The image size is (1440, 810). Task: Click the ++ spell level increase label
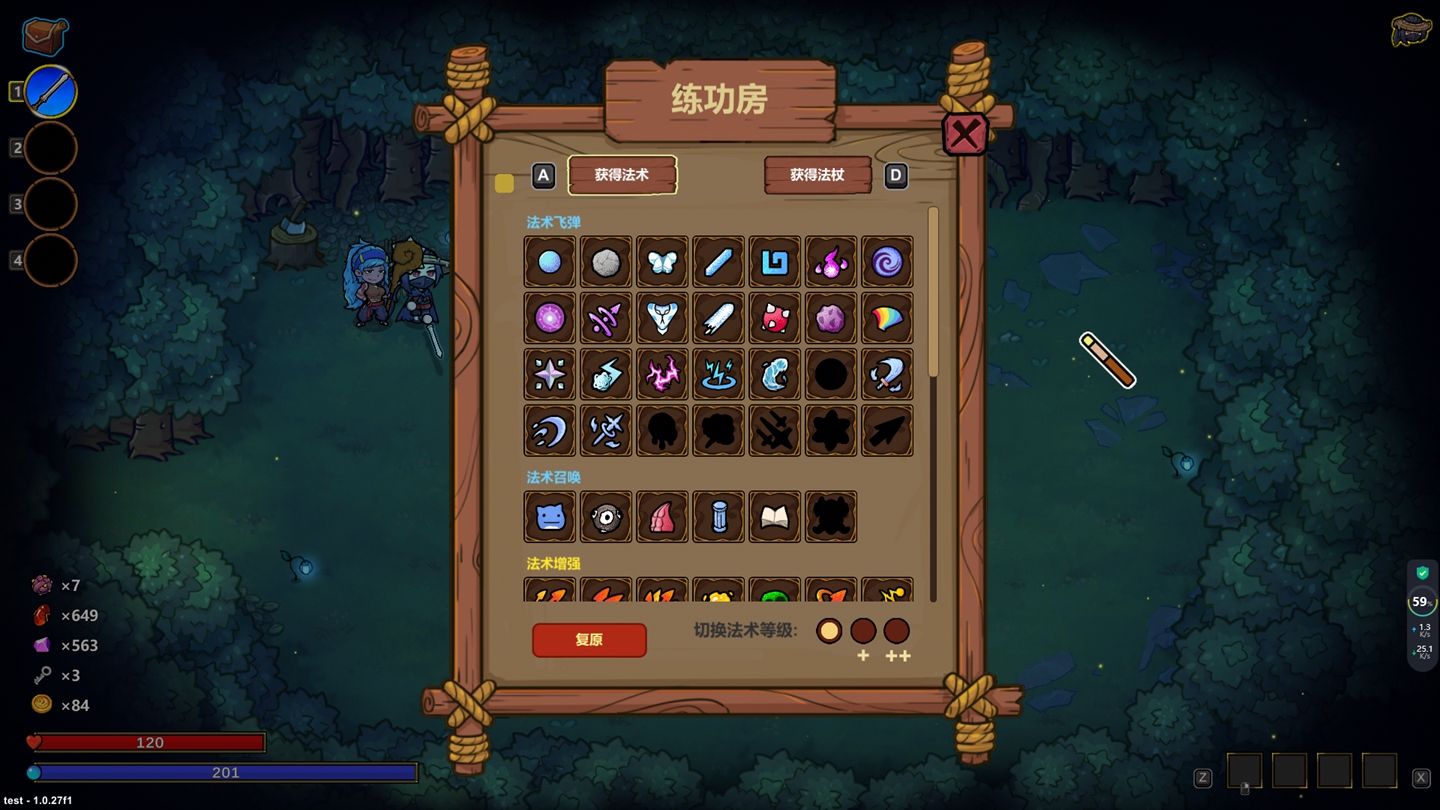point(897,656)
